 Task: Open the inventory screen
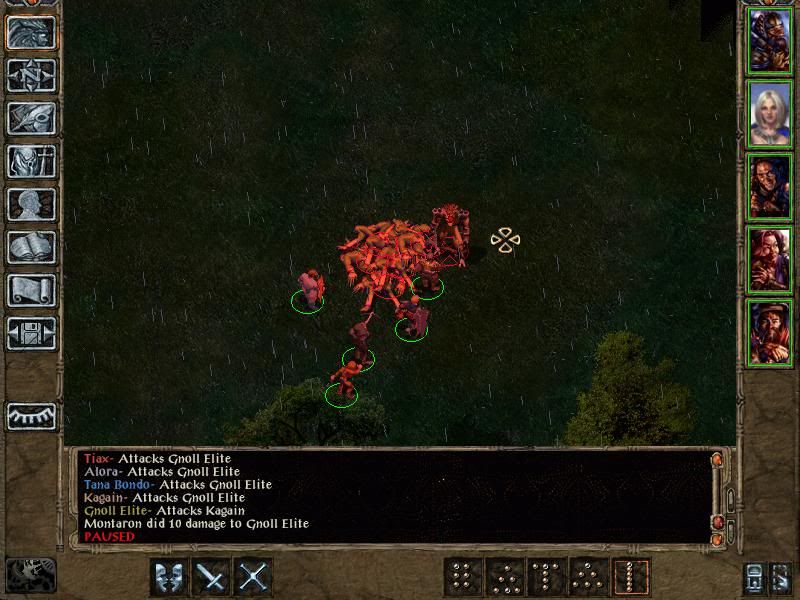pos(31,161)
